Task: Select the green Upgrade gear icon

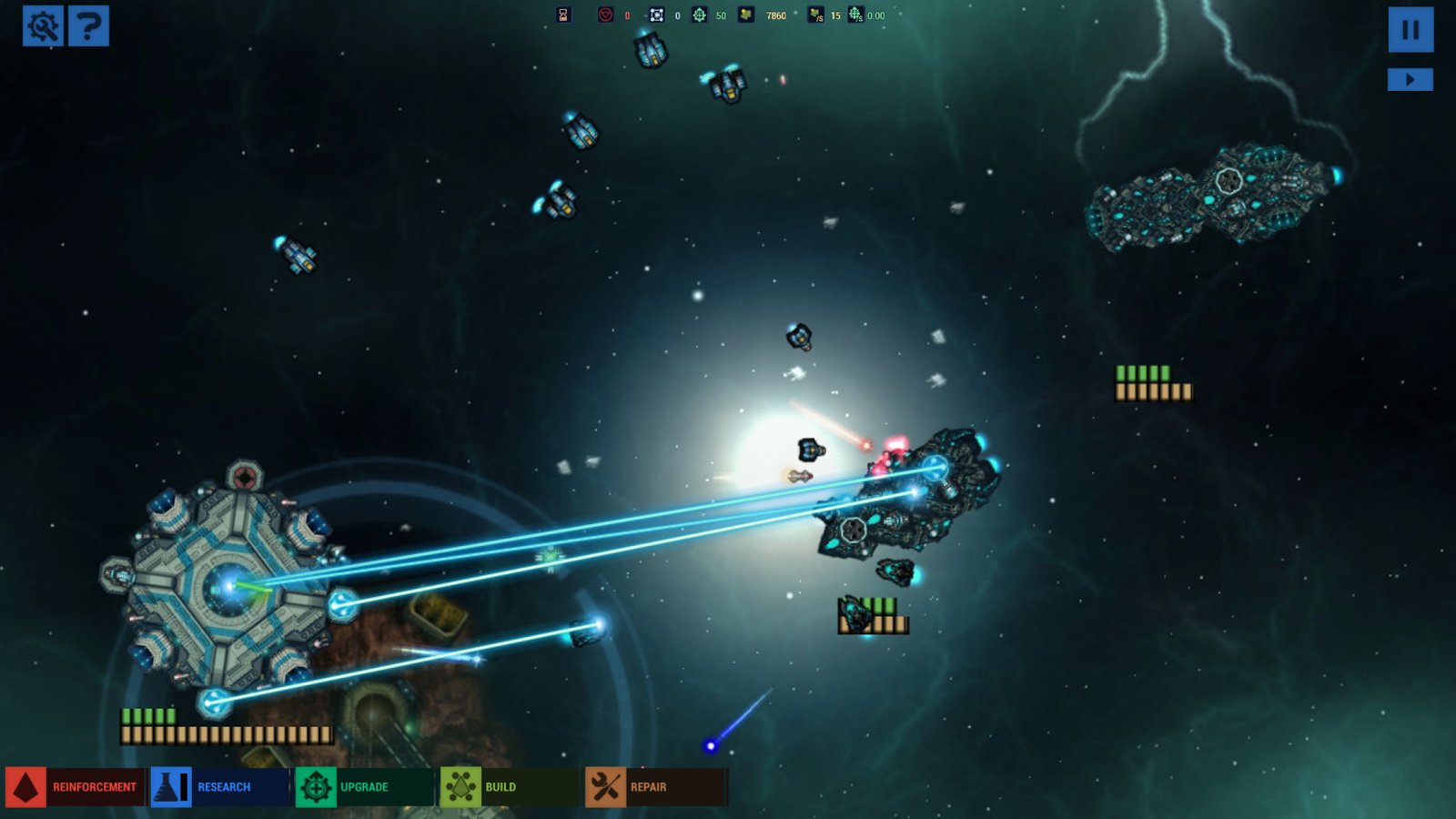Action: coord(316,786)
